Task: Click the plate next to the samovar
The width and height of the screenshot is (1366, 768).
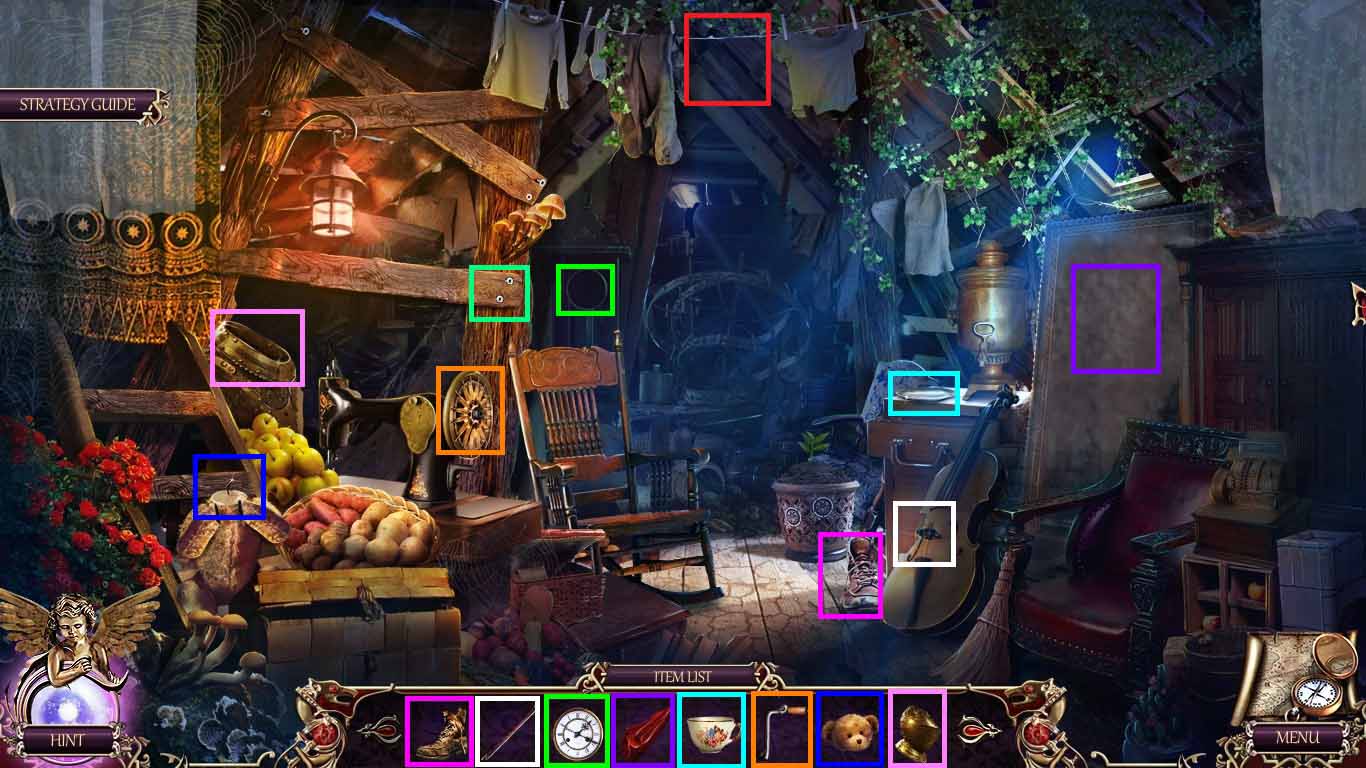Action: coord(923,393)
